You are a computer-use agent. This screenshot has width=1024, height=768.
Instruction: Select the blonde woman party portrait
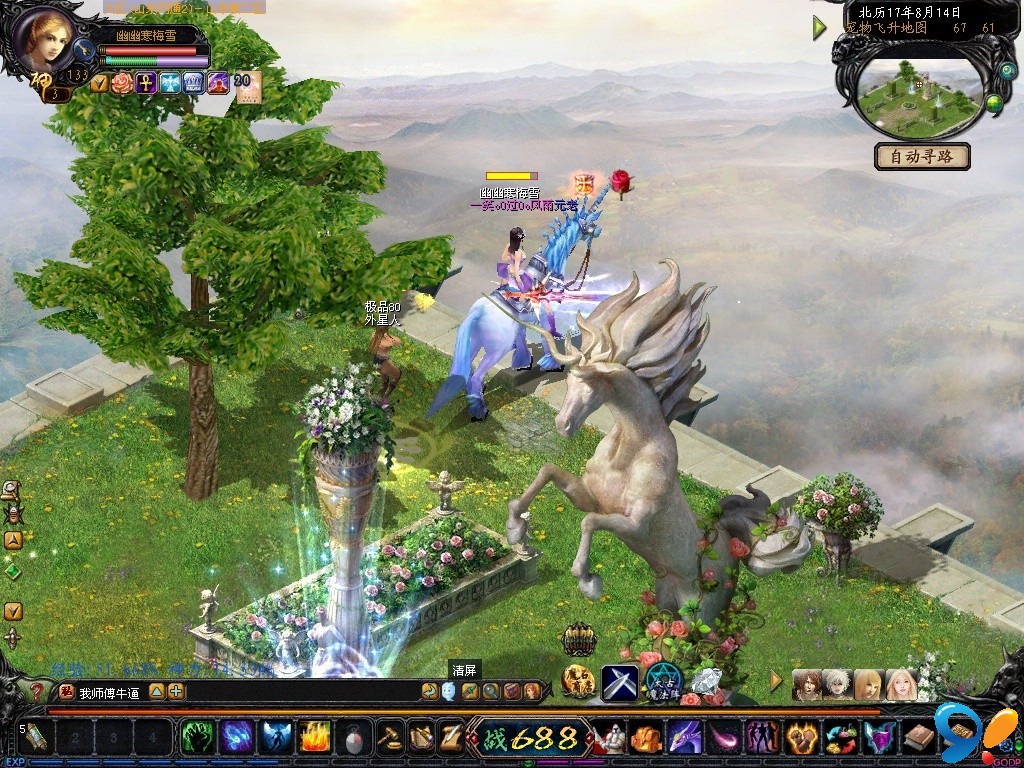868,684
